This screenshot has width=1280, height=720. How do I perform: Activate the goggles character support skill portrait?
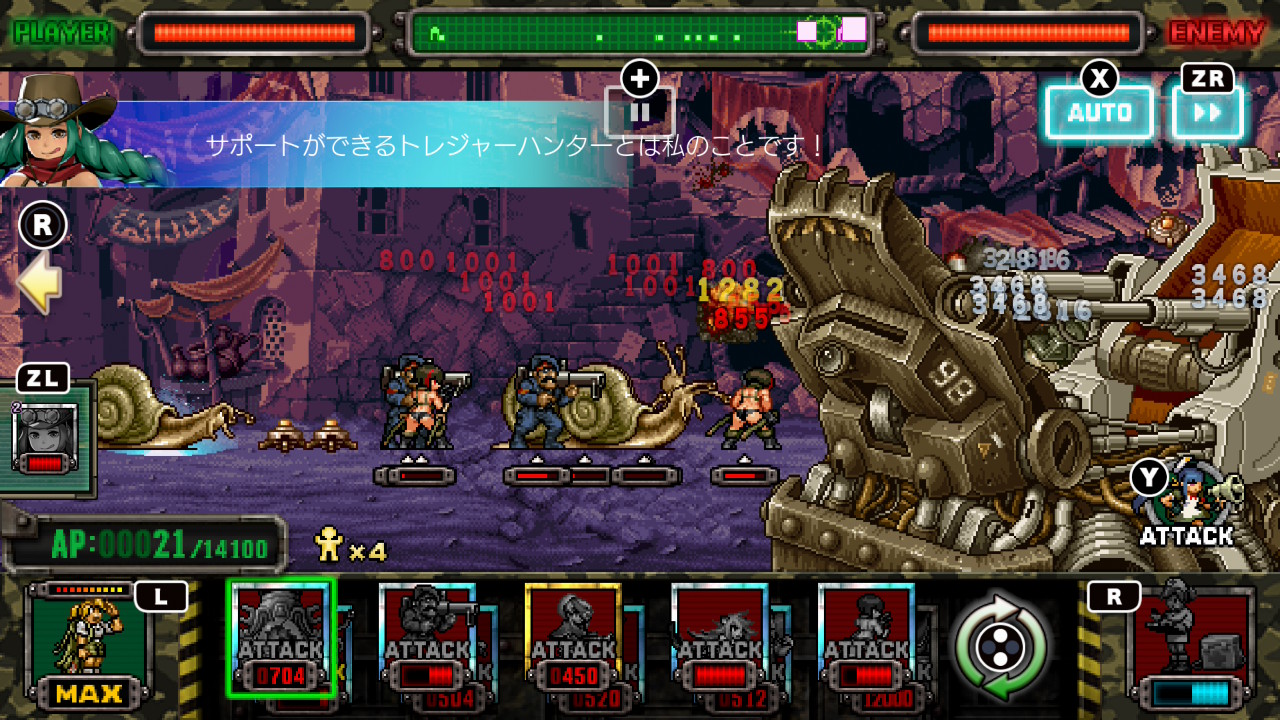tap(45, 438)
